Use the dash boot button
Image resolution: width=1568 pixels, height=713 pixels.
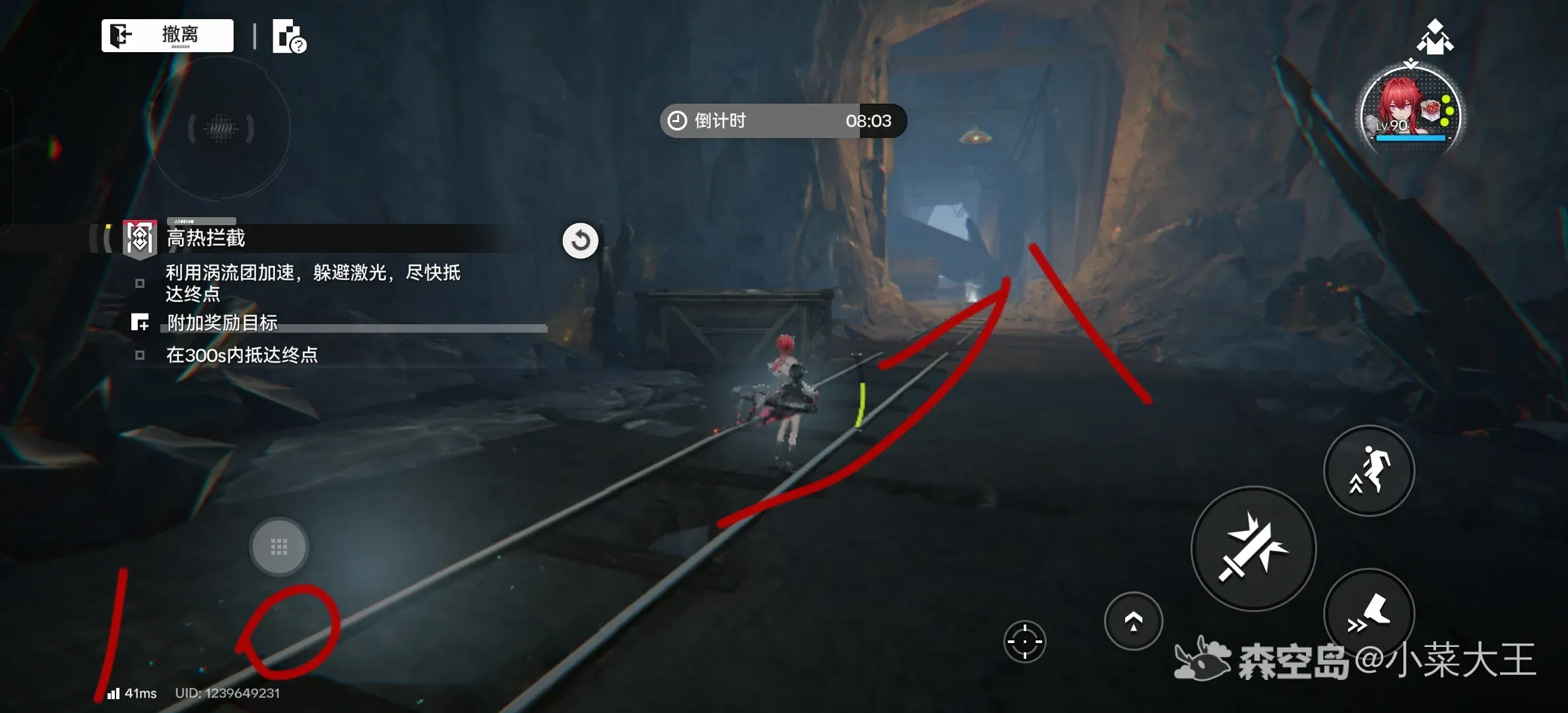(1369, 613)
